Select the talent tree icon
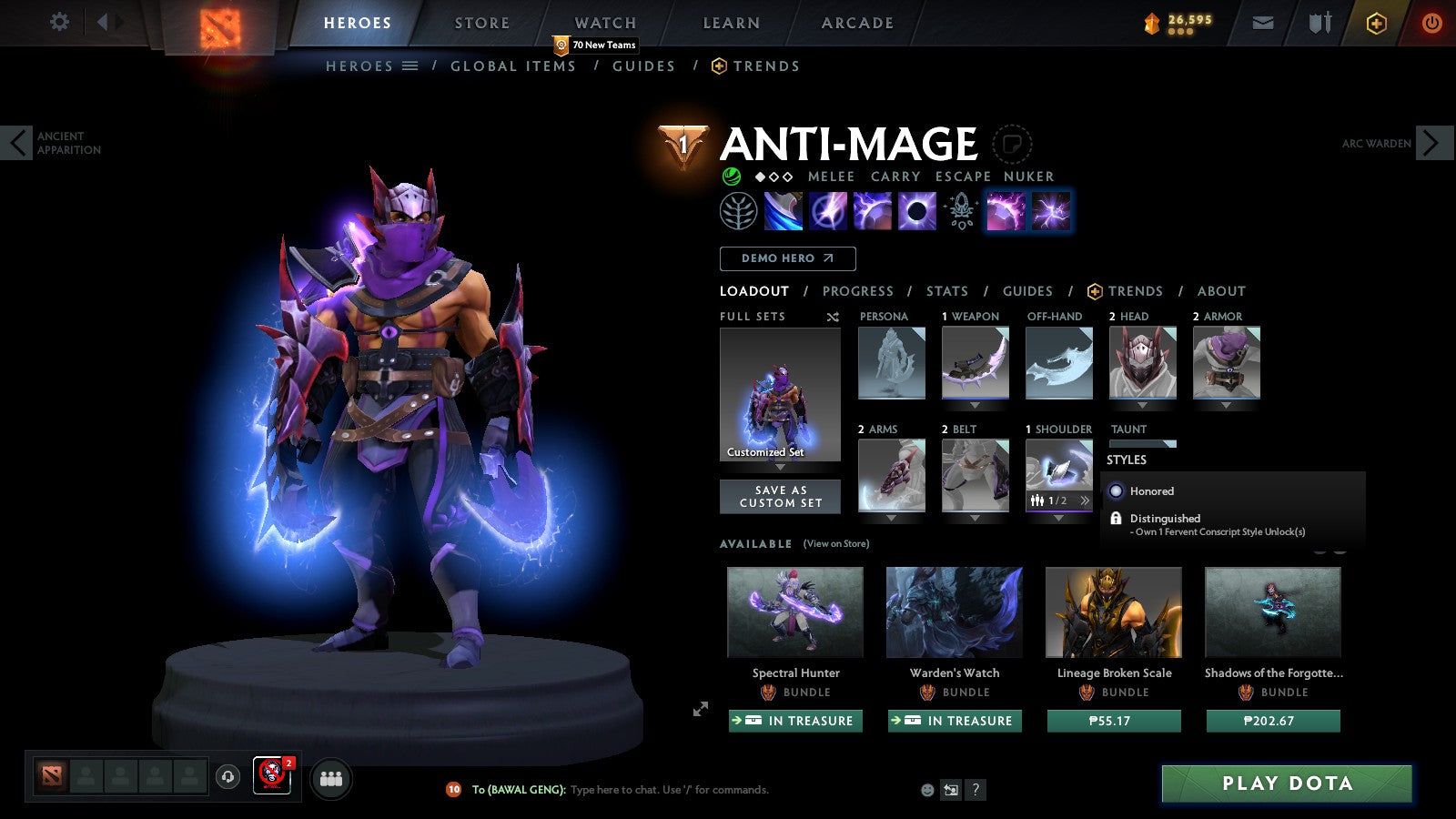The width and height of the screenshot is (1456, 819). coord(739,210)
